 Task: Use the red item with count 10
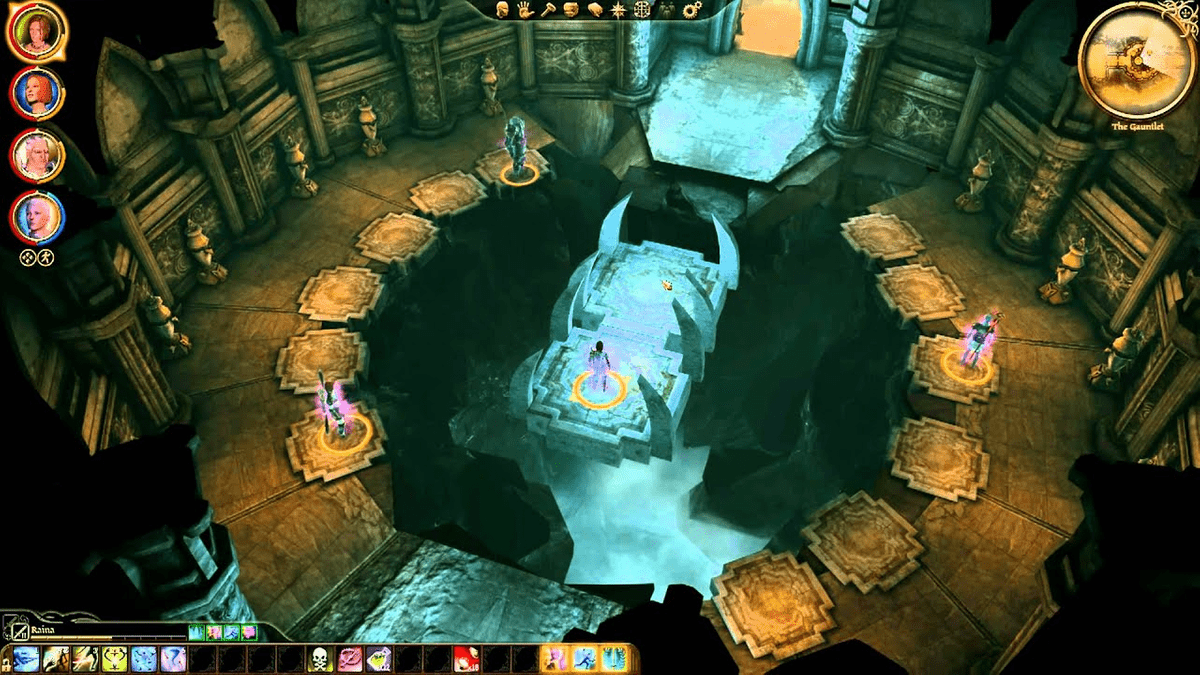coord(464,658)
